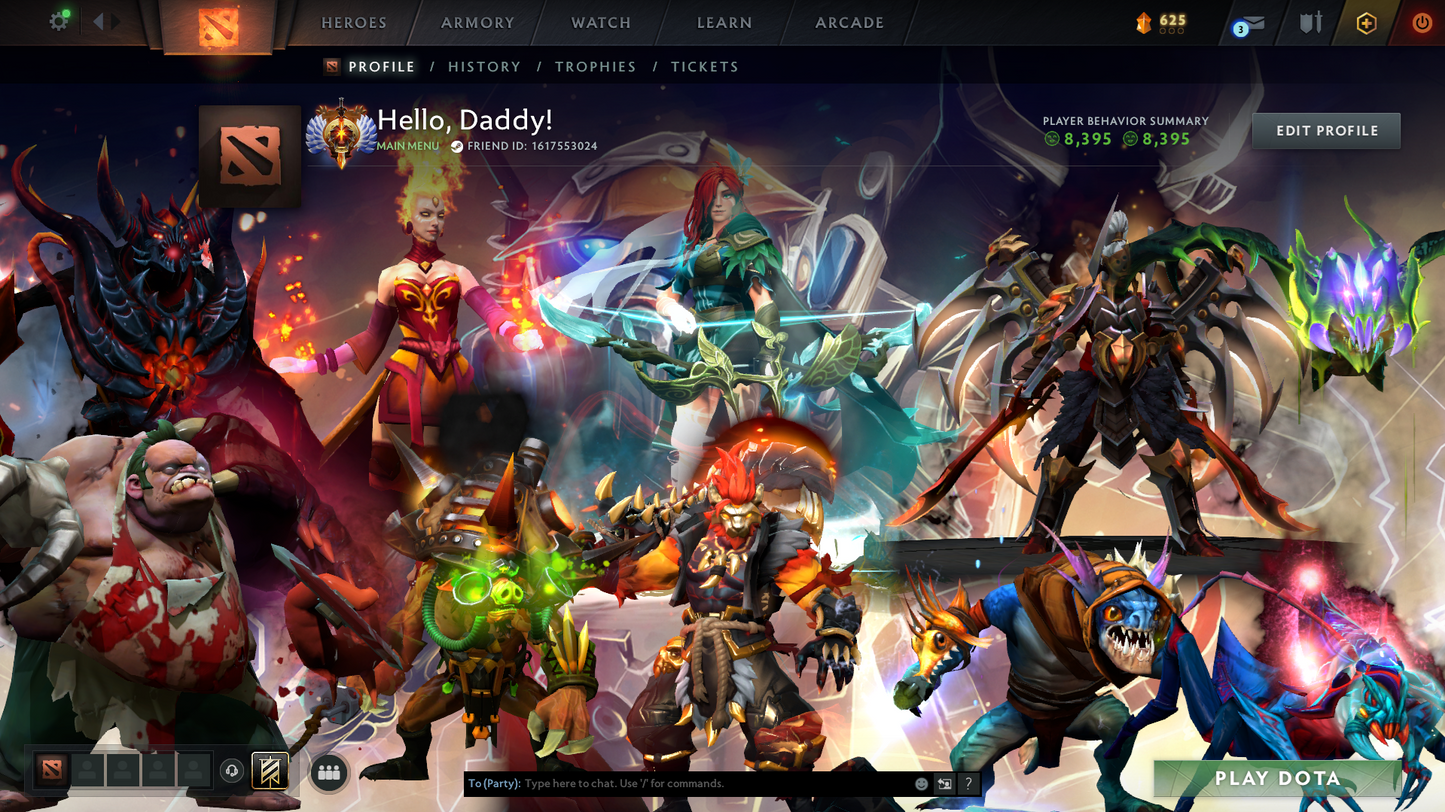The image size is (1445, 812).
Task: Open the Watch section
Action: 601,23
